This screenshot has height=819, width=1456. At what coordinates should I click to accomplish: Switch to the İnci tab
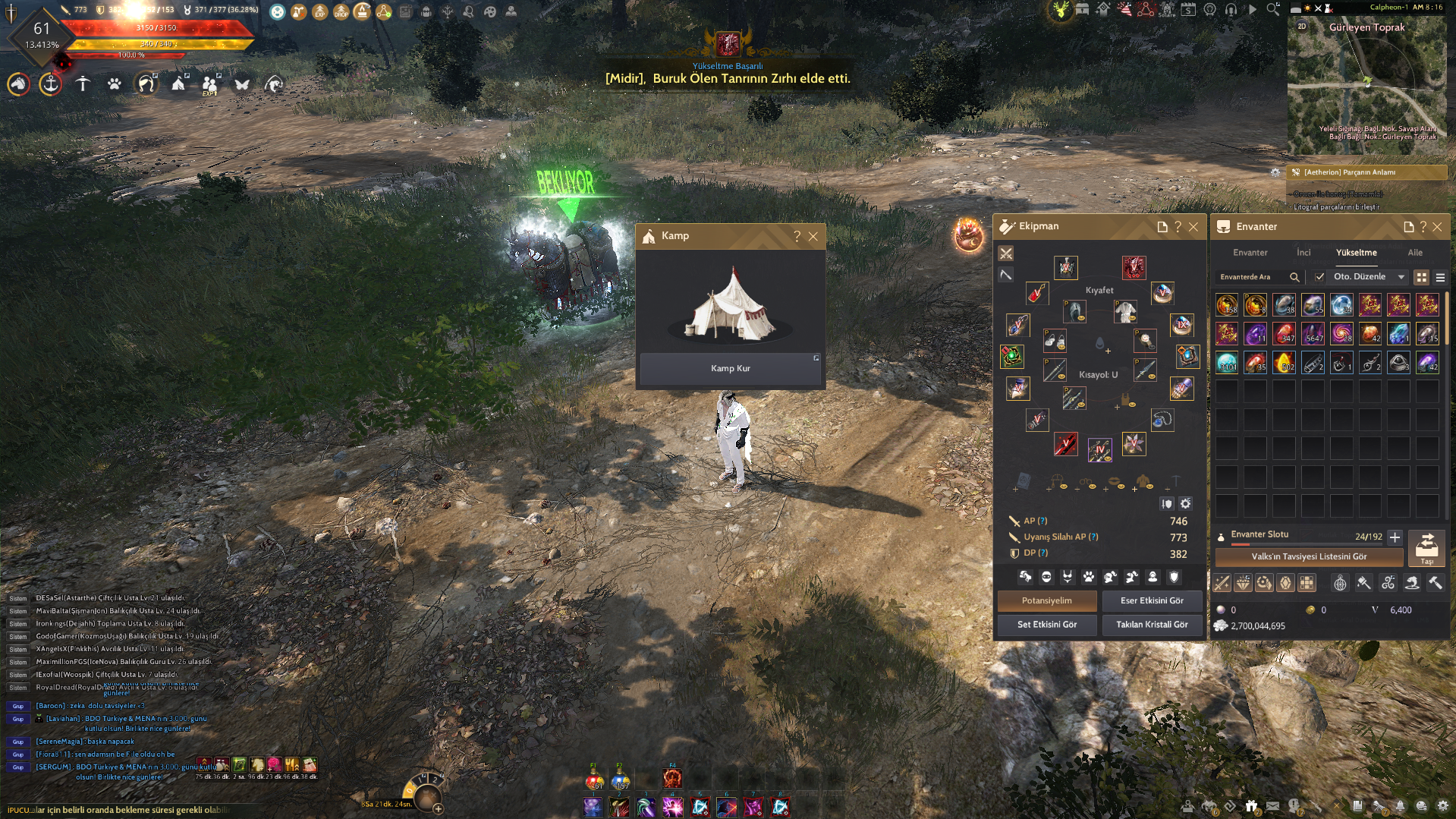coord(1303,253)
